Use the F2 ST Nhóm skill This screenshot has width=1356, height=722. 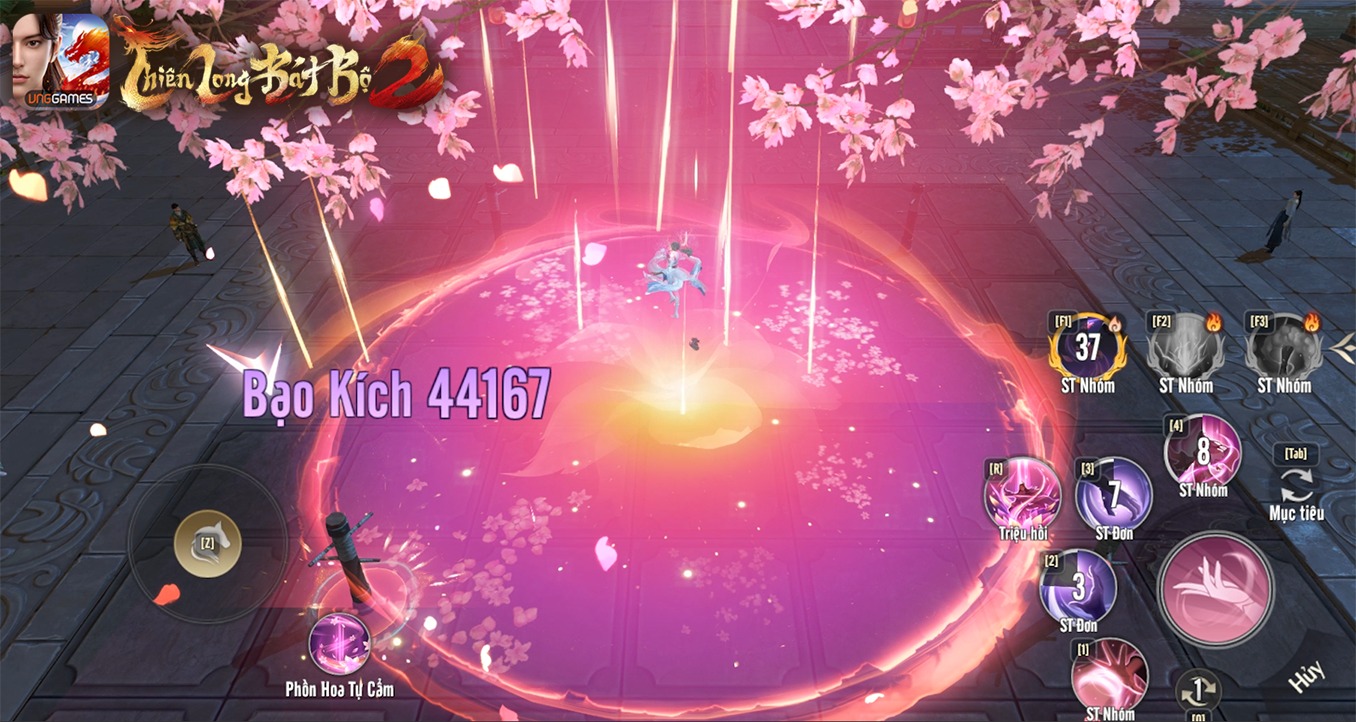[1185, 348]
